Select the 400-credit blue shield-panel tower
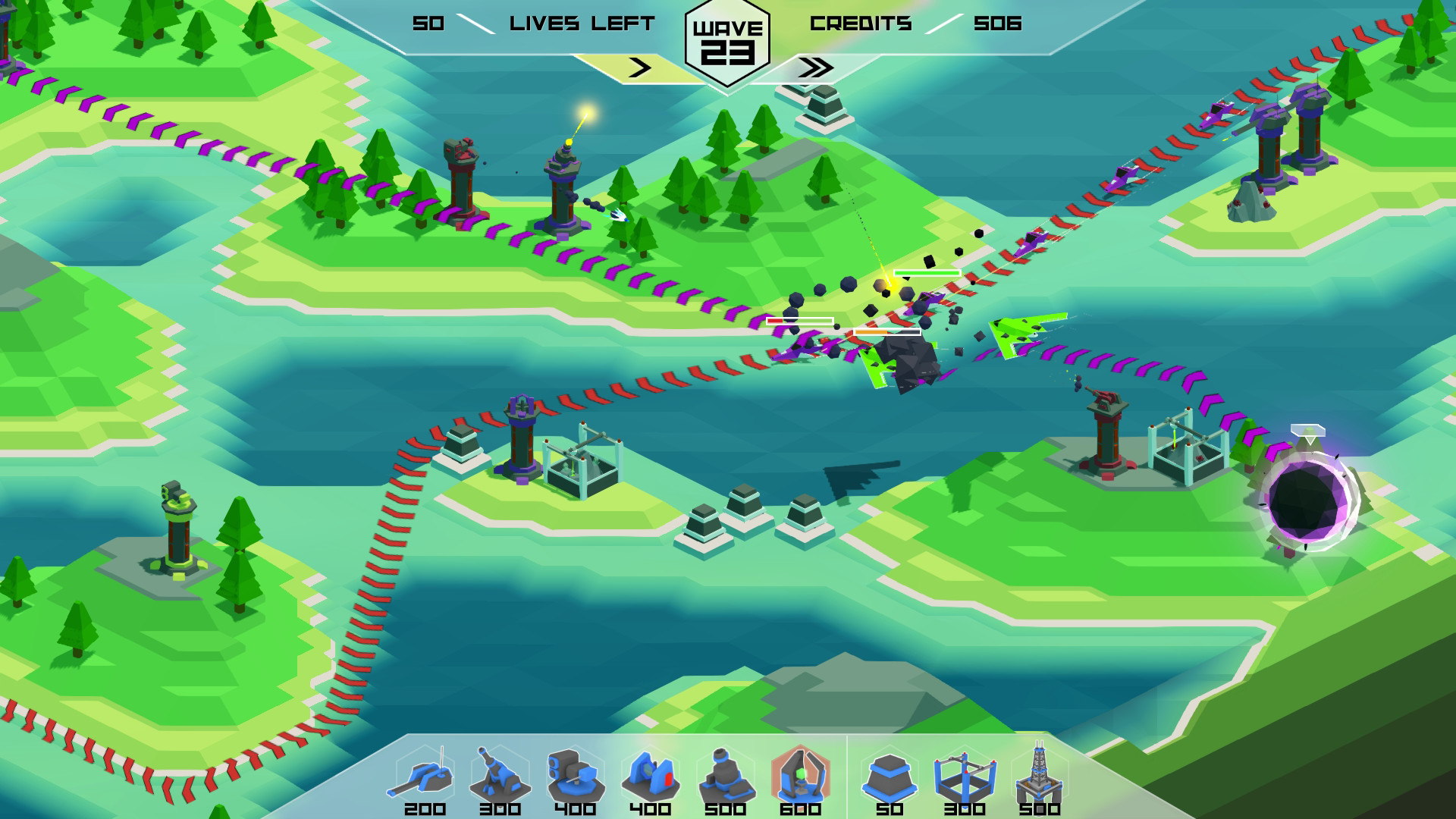The width and height of the screenshot is (1456, 819). (x=650, y=777)
